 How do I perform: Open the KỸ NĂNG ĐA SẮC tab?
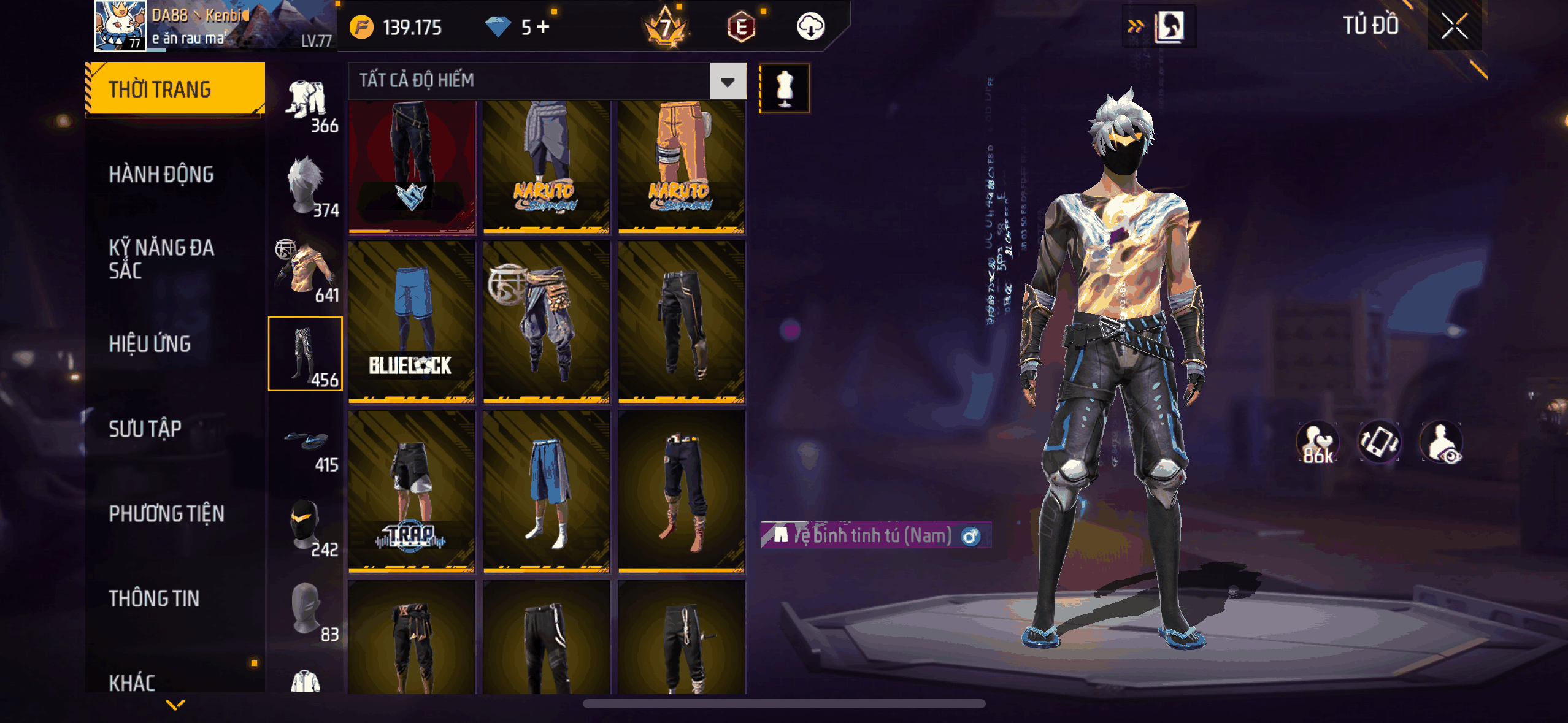(161, 259)
